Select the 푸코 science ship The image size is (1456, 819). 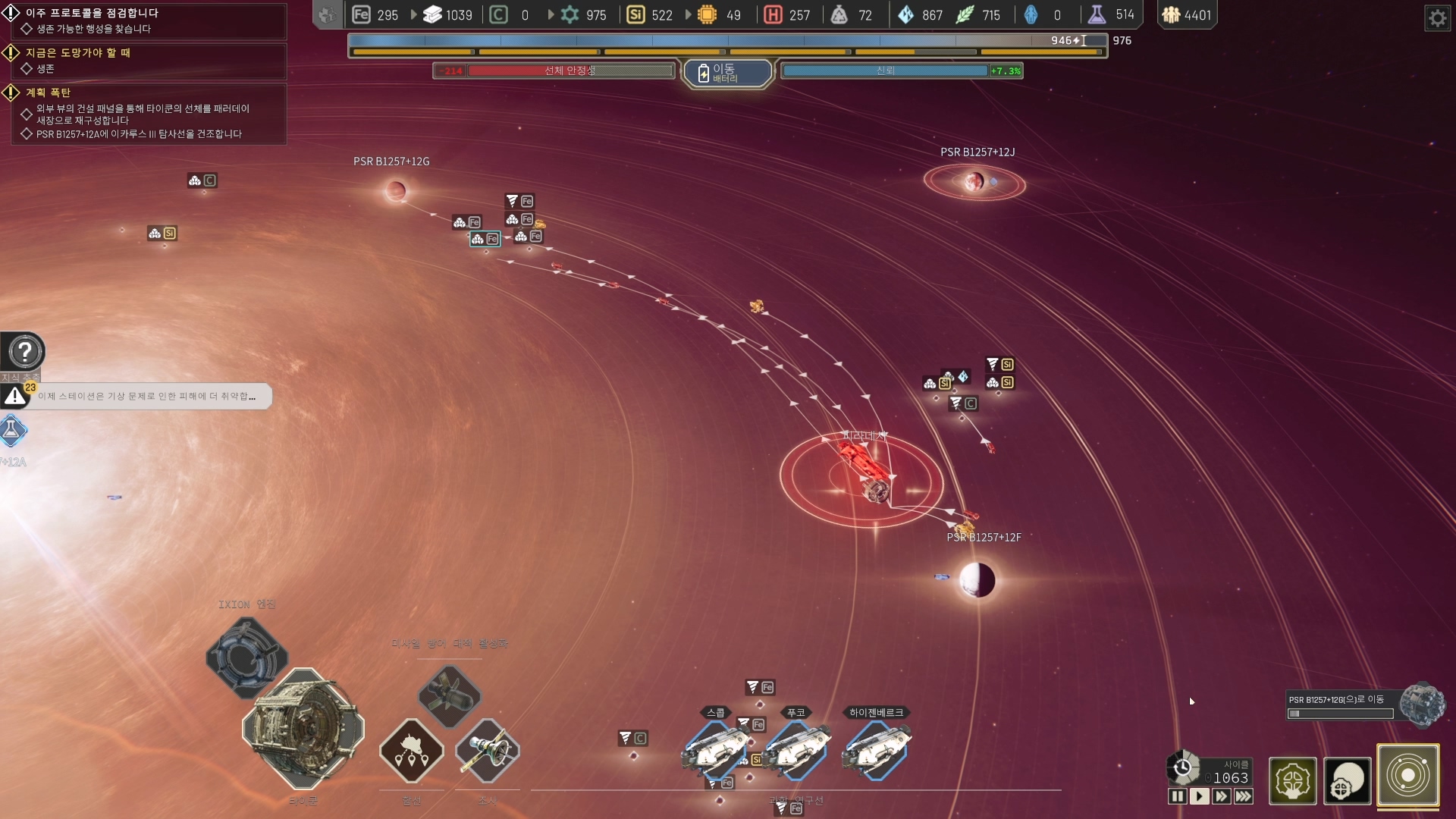click(796, 749)
